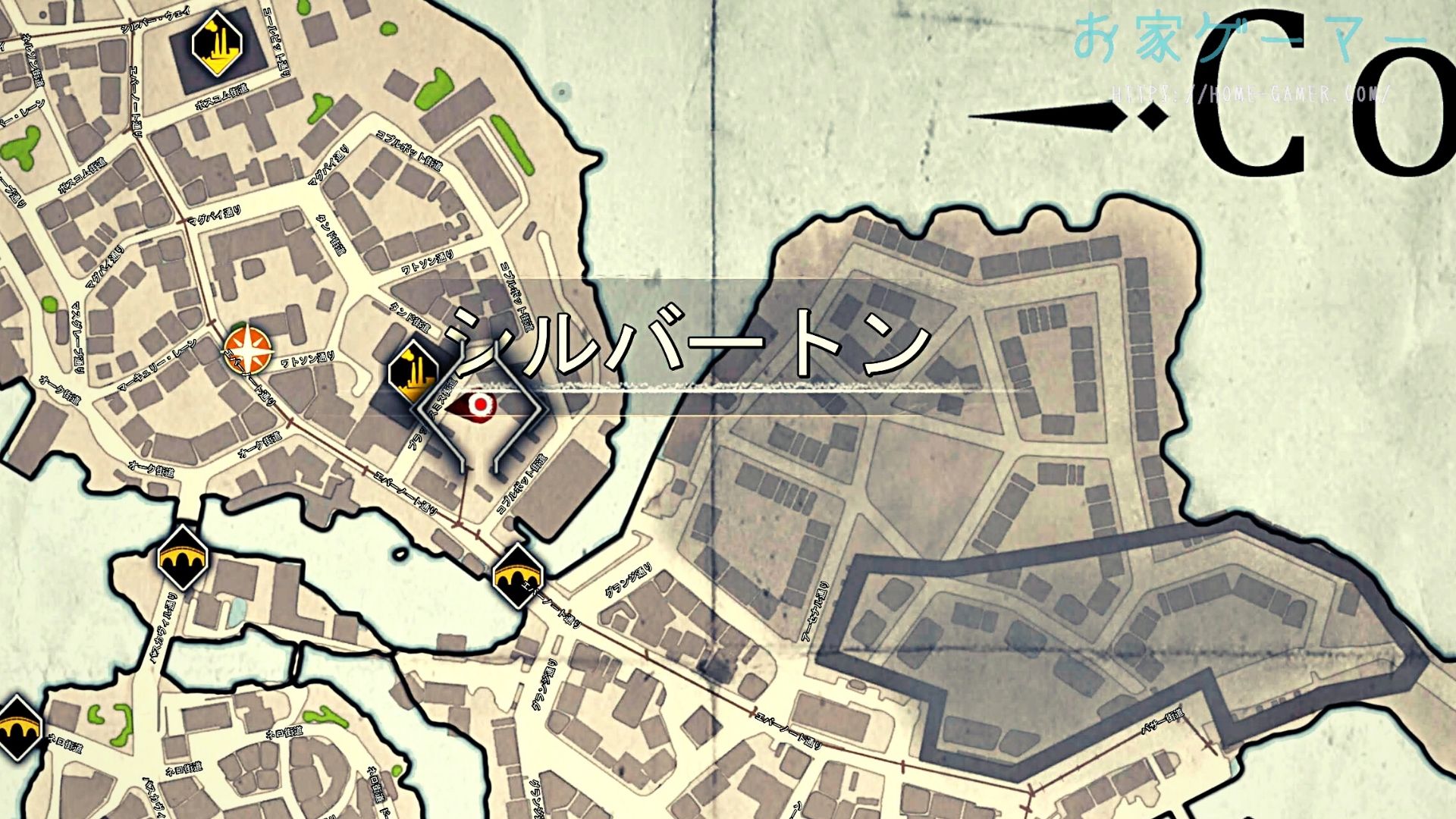Choose the bridge marker above バスカヴィル通り
1456x819 pixels.
point(182,557)
